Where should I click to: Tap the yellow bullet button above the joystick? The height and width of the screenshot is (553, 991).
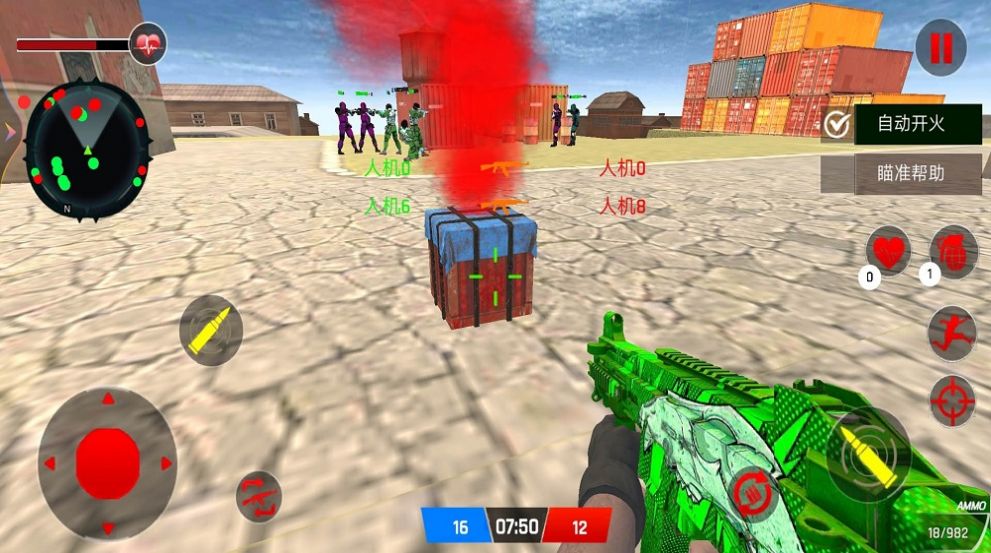pos(210,330)
